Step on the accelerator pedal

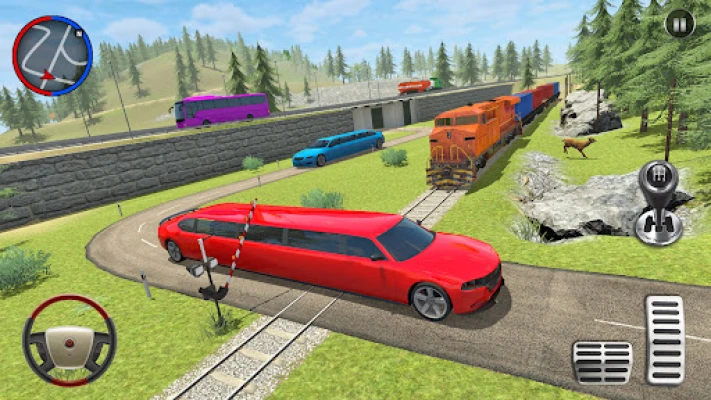click(x=664, y=340)
